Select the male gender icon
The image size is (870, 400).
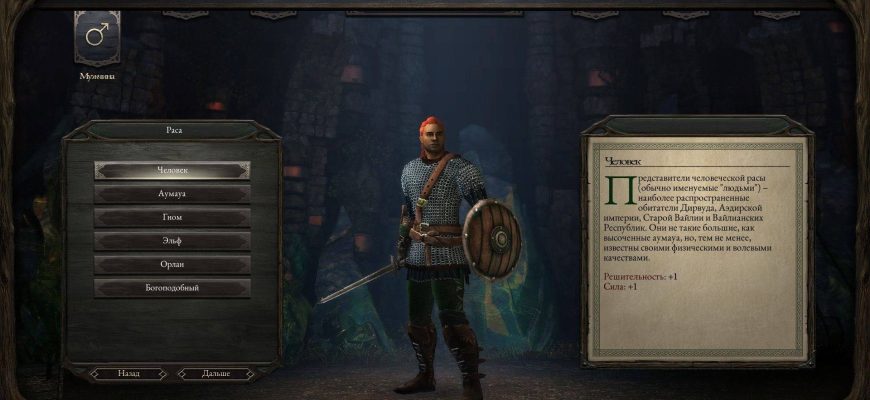click(97, 37)
